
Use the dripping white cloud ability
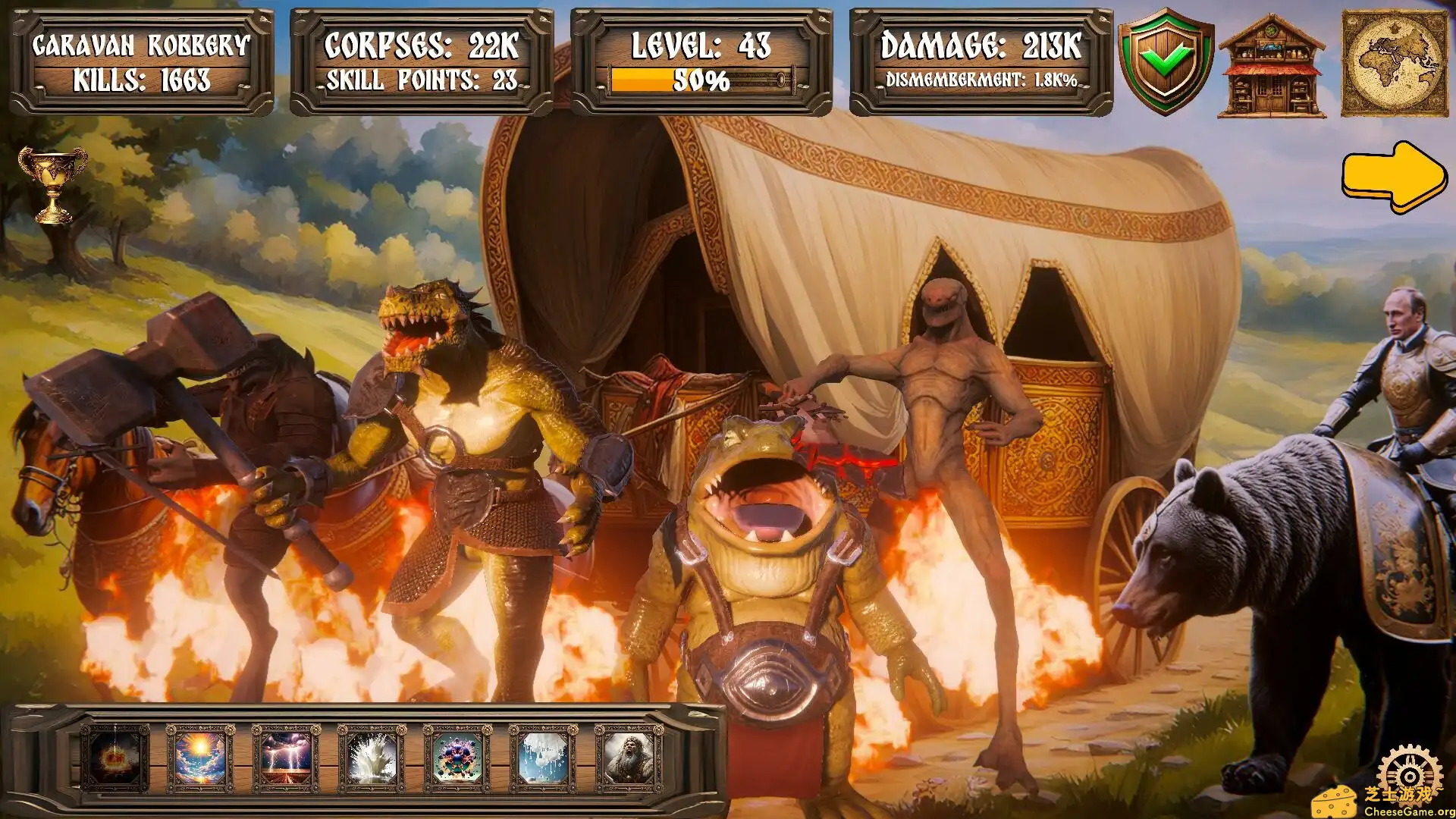click(x=543, y=756)
